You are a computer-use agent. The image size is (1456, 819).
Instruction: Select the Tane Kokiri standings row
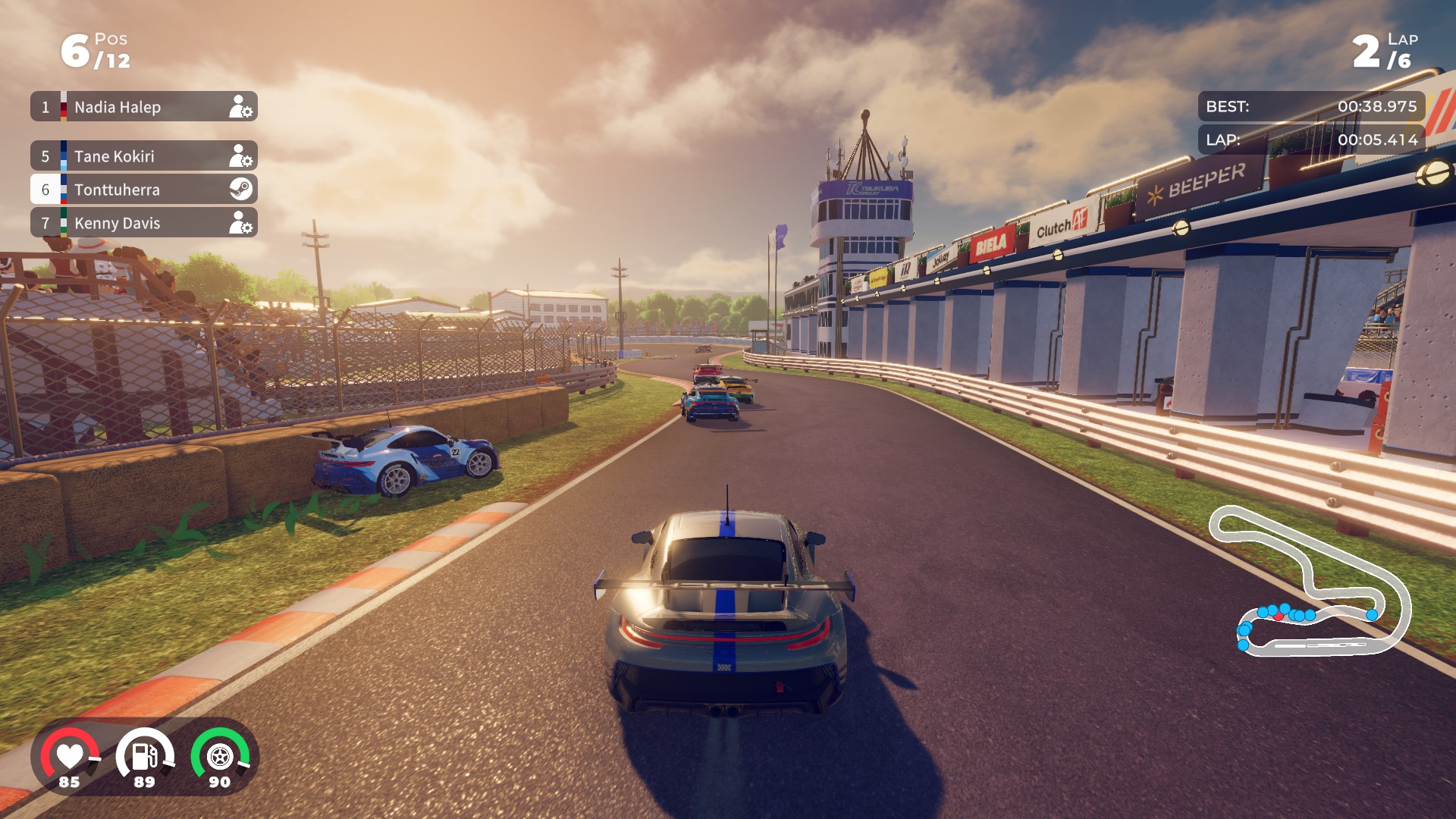click(144, 156)
